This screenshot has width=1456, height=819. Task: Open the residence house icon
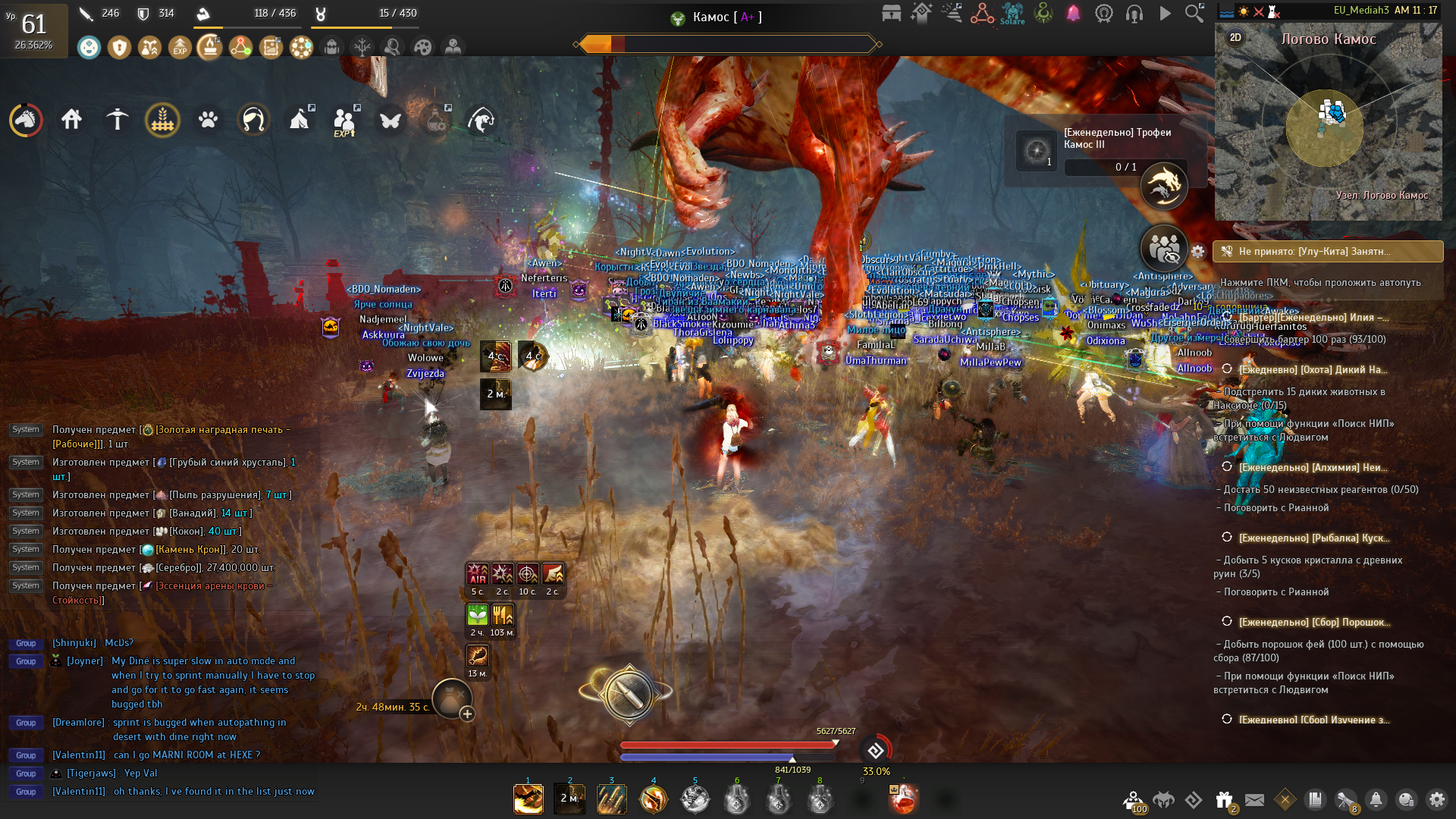pyautogui.click(x=72, y=120)
